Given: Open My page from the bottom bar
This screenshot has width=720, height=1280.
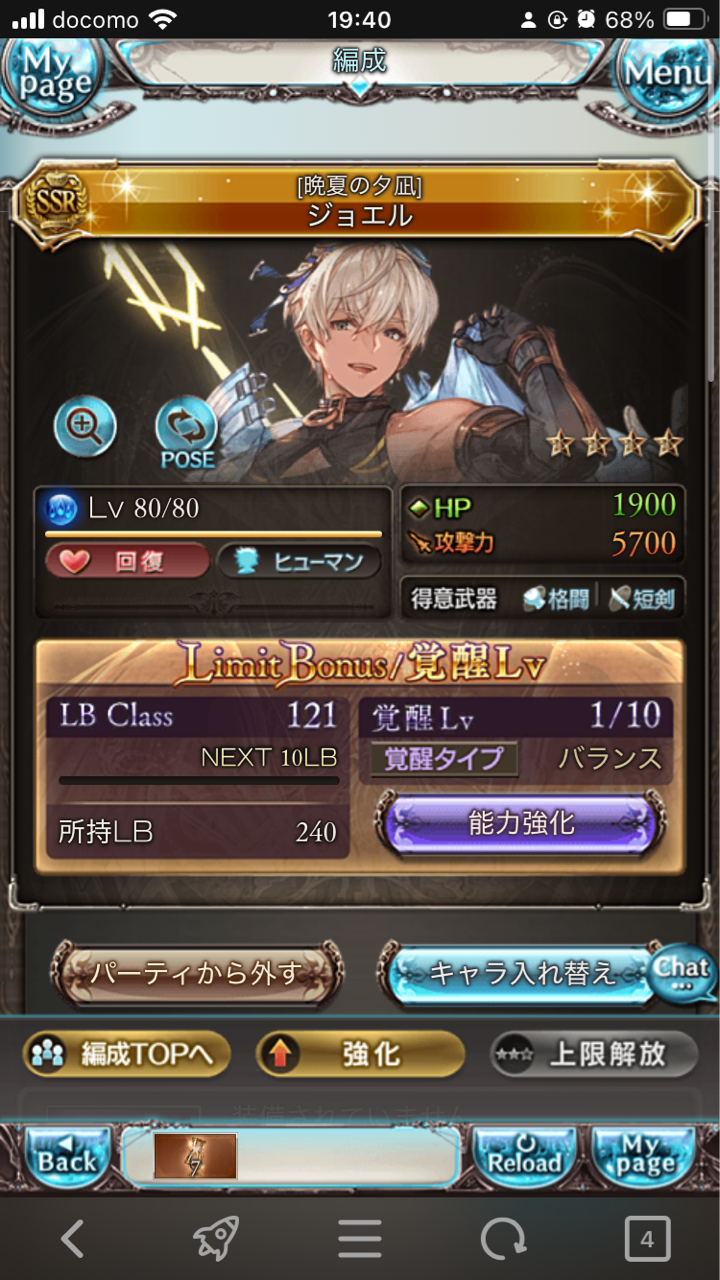Looking at the screenshot, I should tap(645, 1157).
